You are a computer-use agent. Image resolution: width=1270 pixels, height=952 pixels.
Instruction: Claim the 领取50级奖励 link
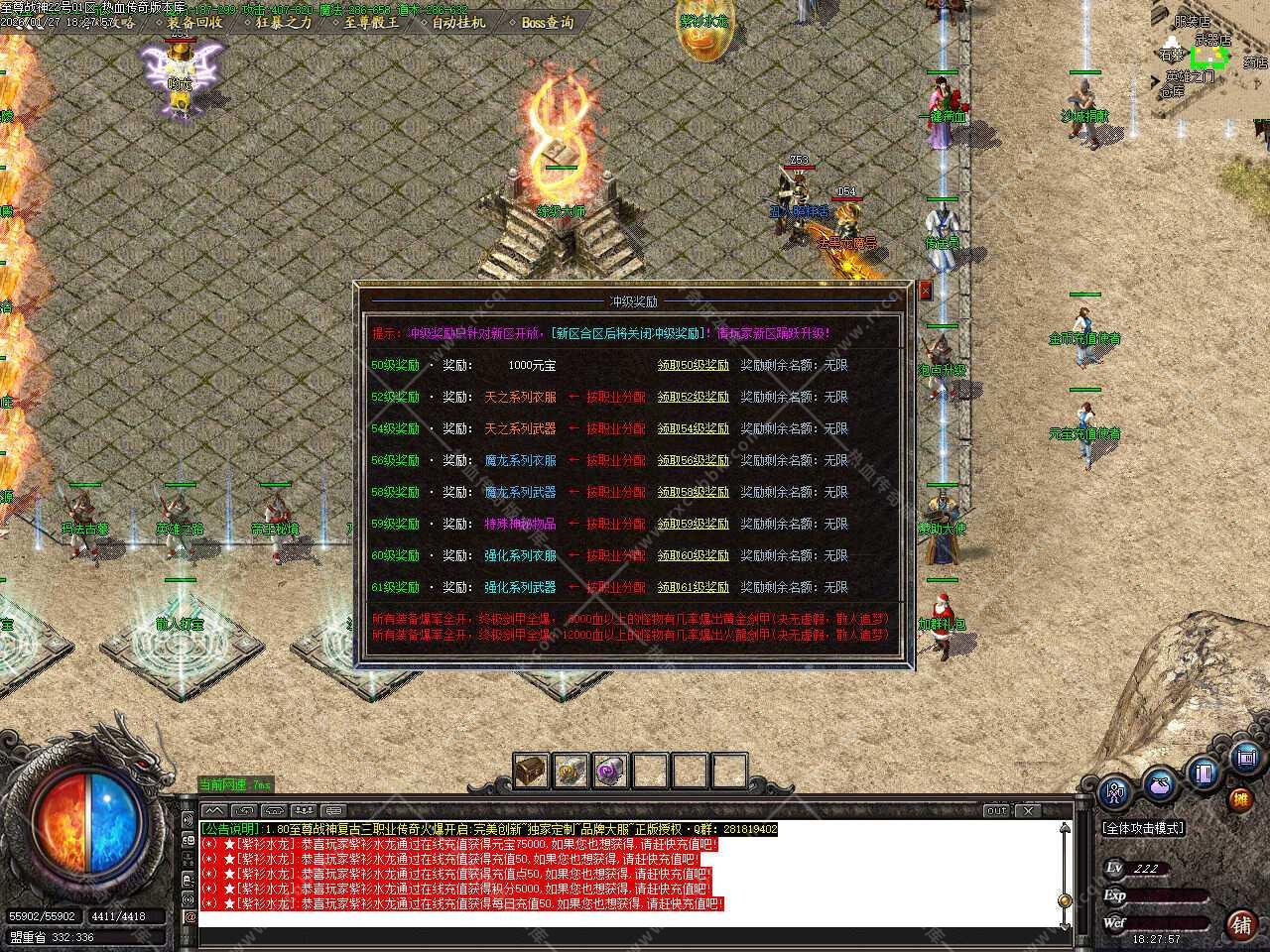tap(693, 365)
